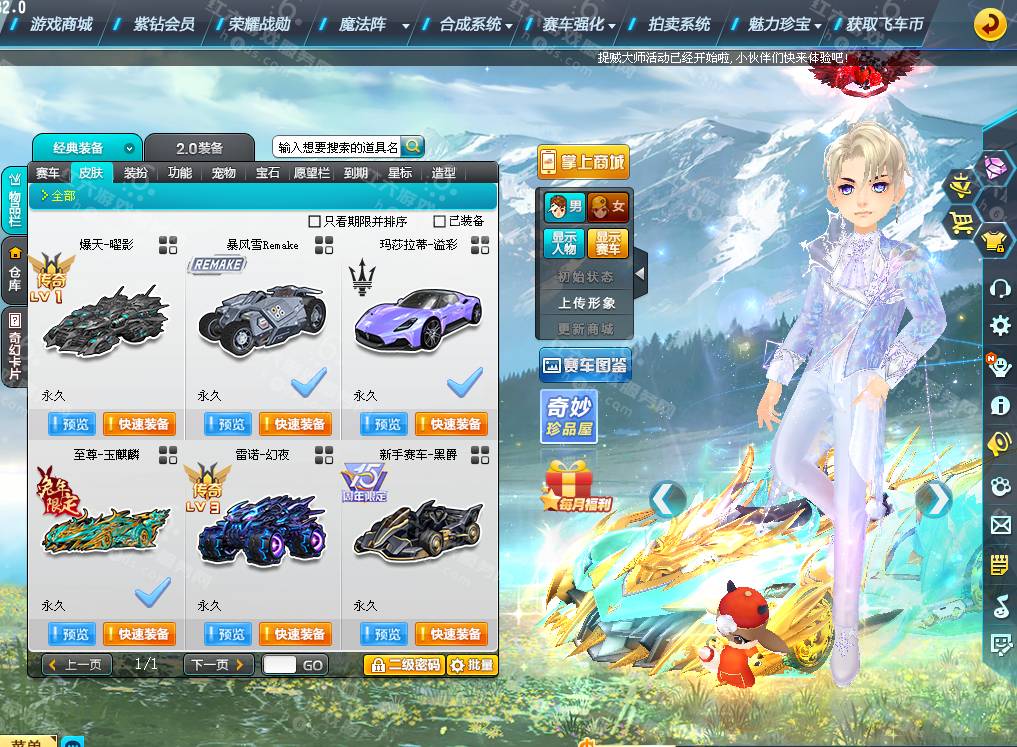The height and width of the screenshot is (747, 1017).
Task: Switch to the 宝石 gems tab
Action: 268,173
